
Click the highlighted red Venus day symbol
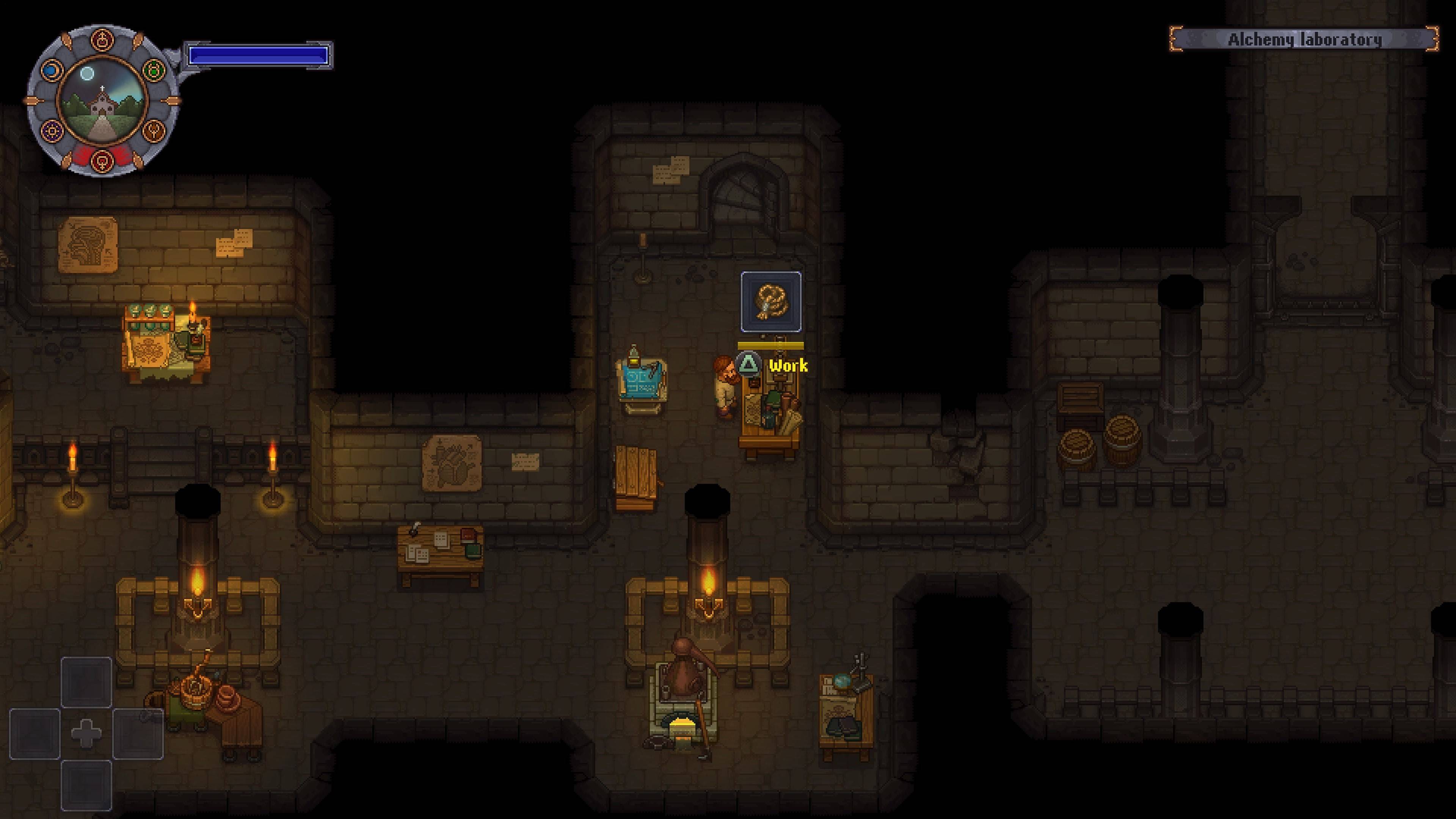(x=102, y=160)
